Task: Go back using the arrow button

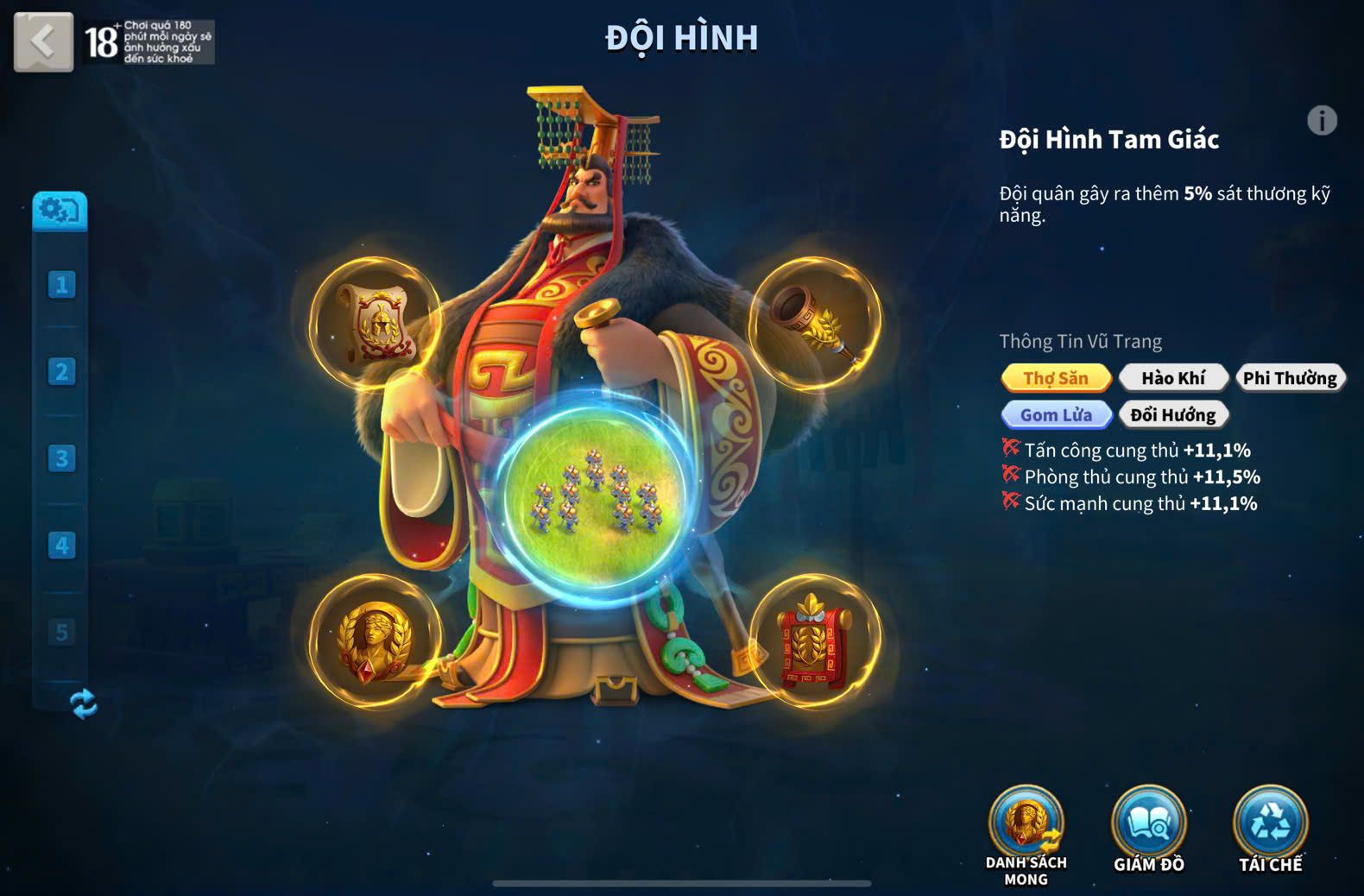Action: pos(43,41)
